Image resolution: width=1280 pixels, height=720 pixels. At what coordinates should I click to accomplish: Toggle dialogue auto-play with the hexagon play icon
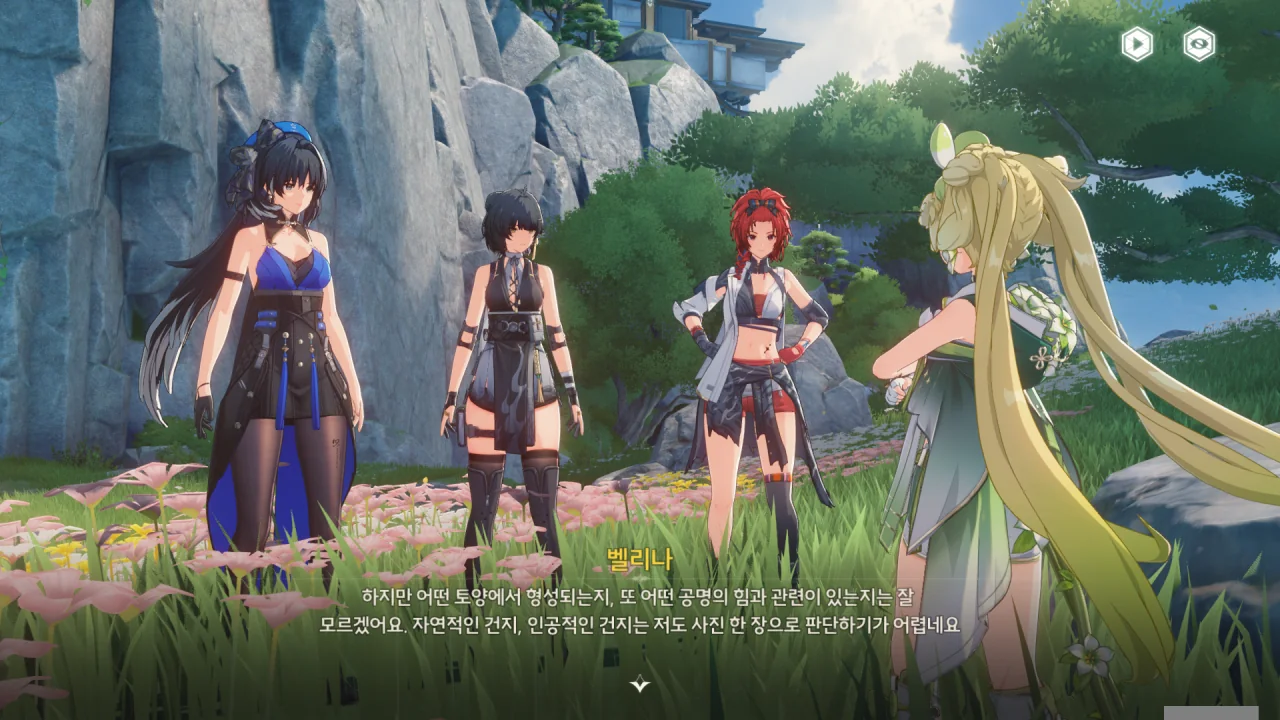click(x=1136, y=44)
